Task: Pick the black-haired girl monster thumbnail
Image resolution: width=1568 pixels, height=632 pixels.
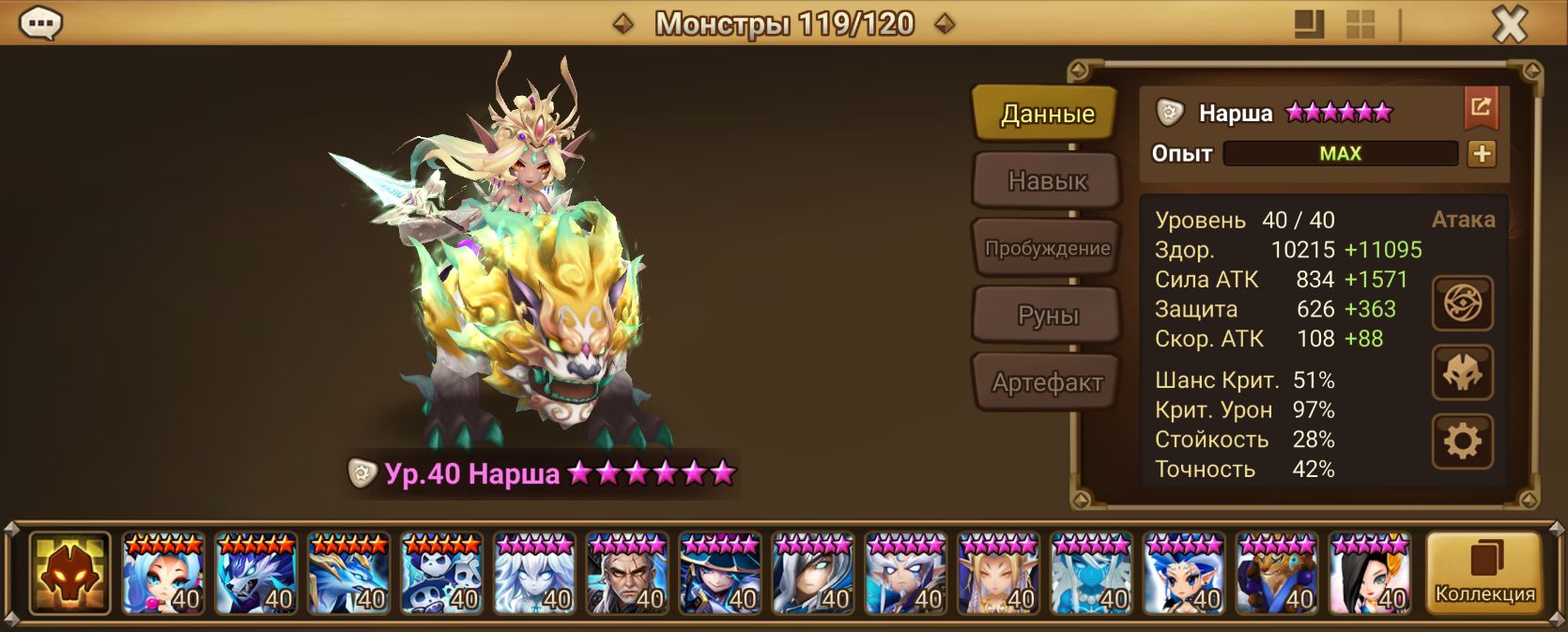Action: coord(1370,573)
